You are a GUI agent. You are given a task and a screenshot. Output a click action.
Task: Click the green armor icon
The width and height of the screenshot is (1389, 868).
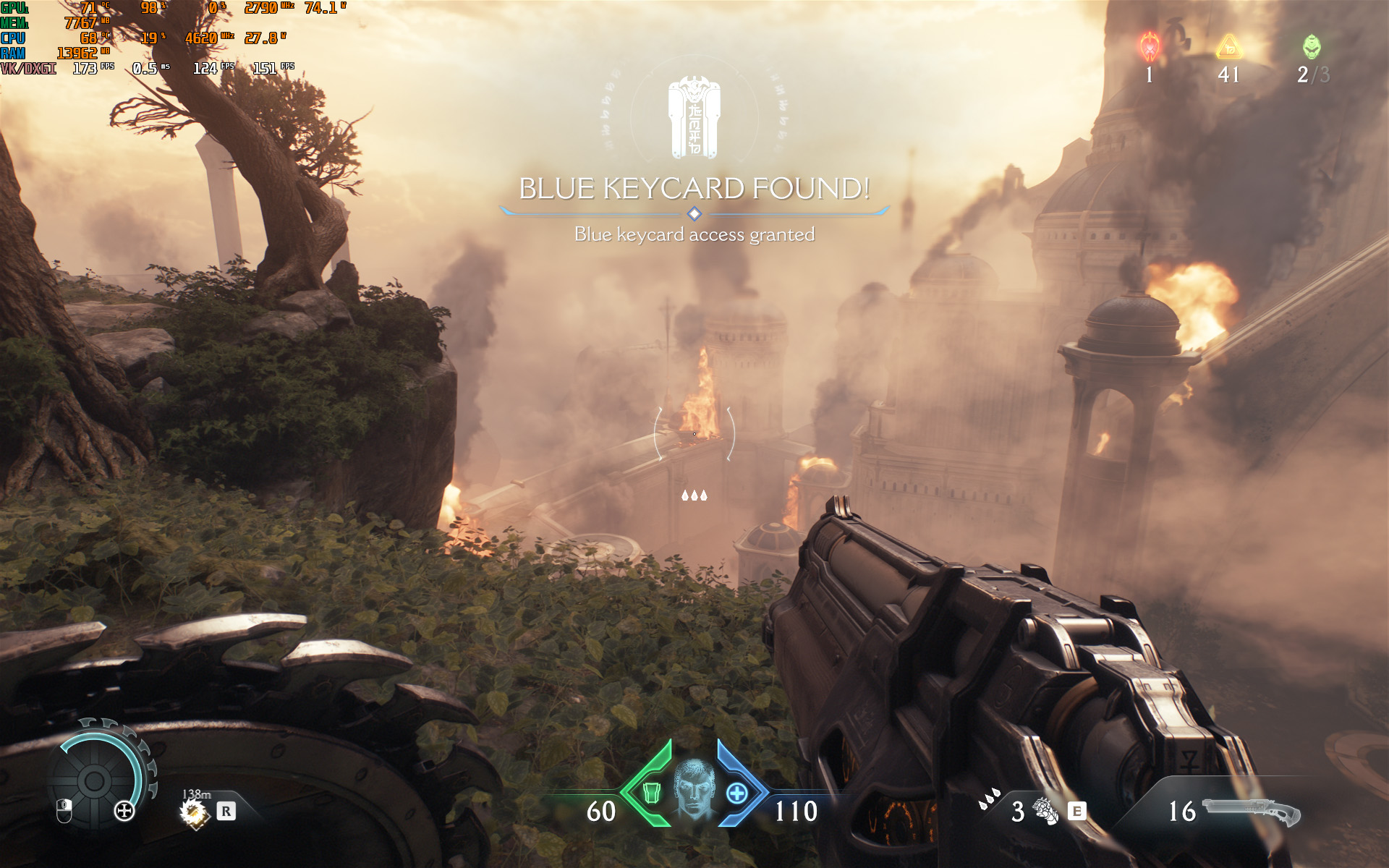651,793
